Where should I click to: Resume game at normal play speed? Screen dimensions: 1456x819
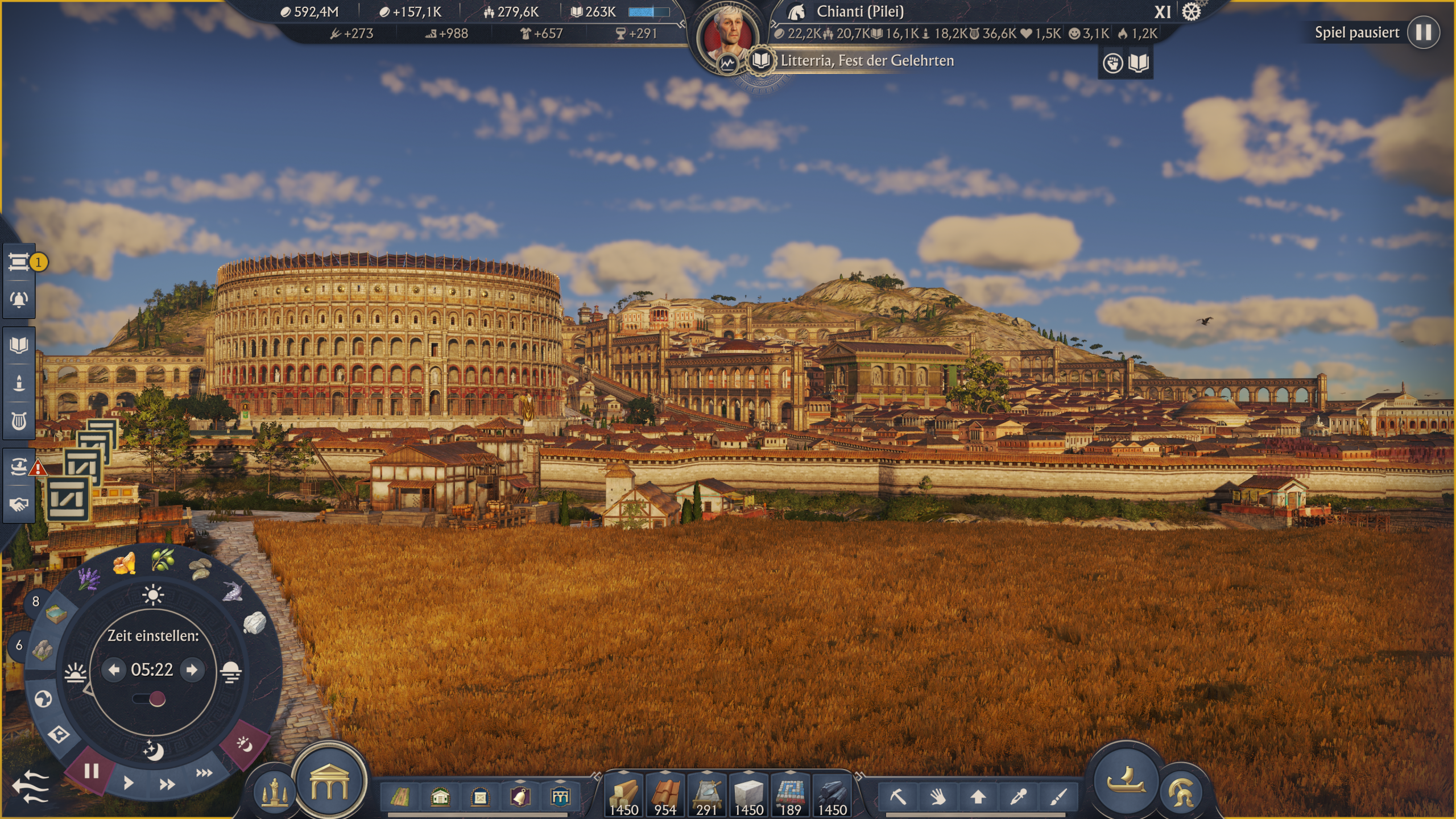tap(129, 783)
